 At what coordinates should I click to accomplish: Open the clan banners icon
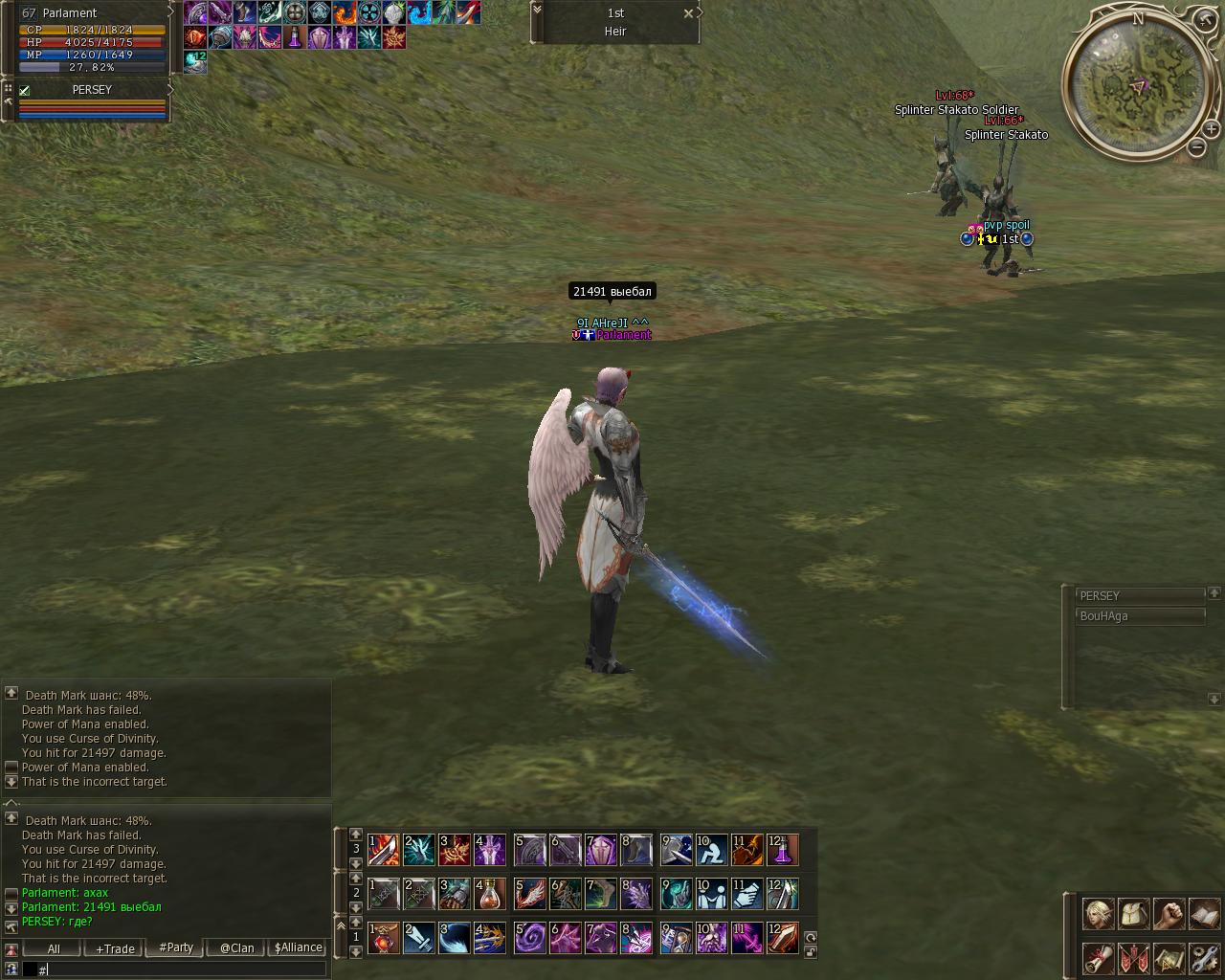(1133, 957)
